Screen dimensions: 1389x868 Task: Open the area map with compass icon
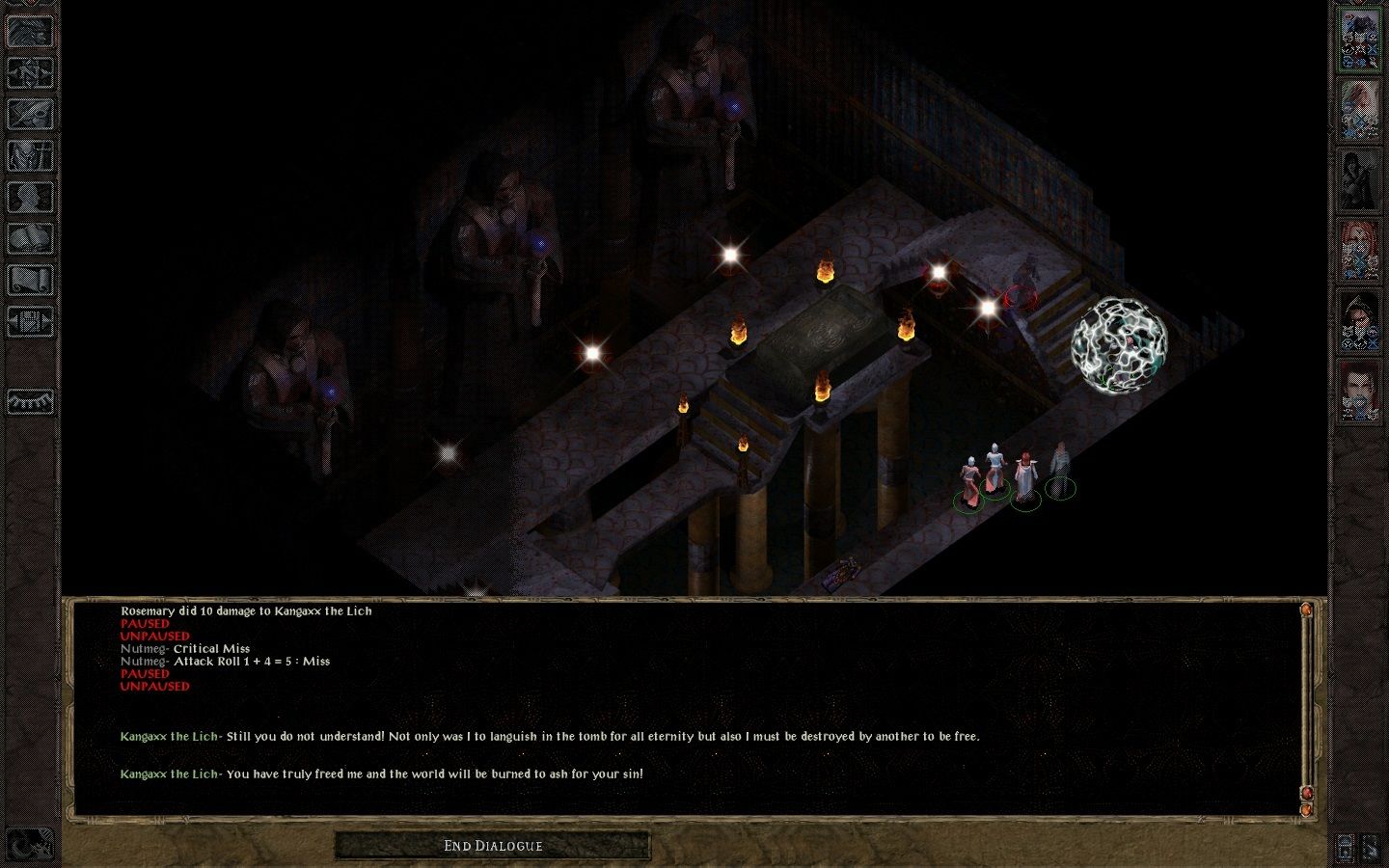point(30,72)
